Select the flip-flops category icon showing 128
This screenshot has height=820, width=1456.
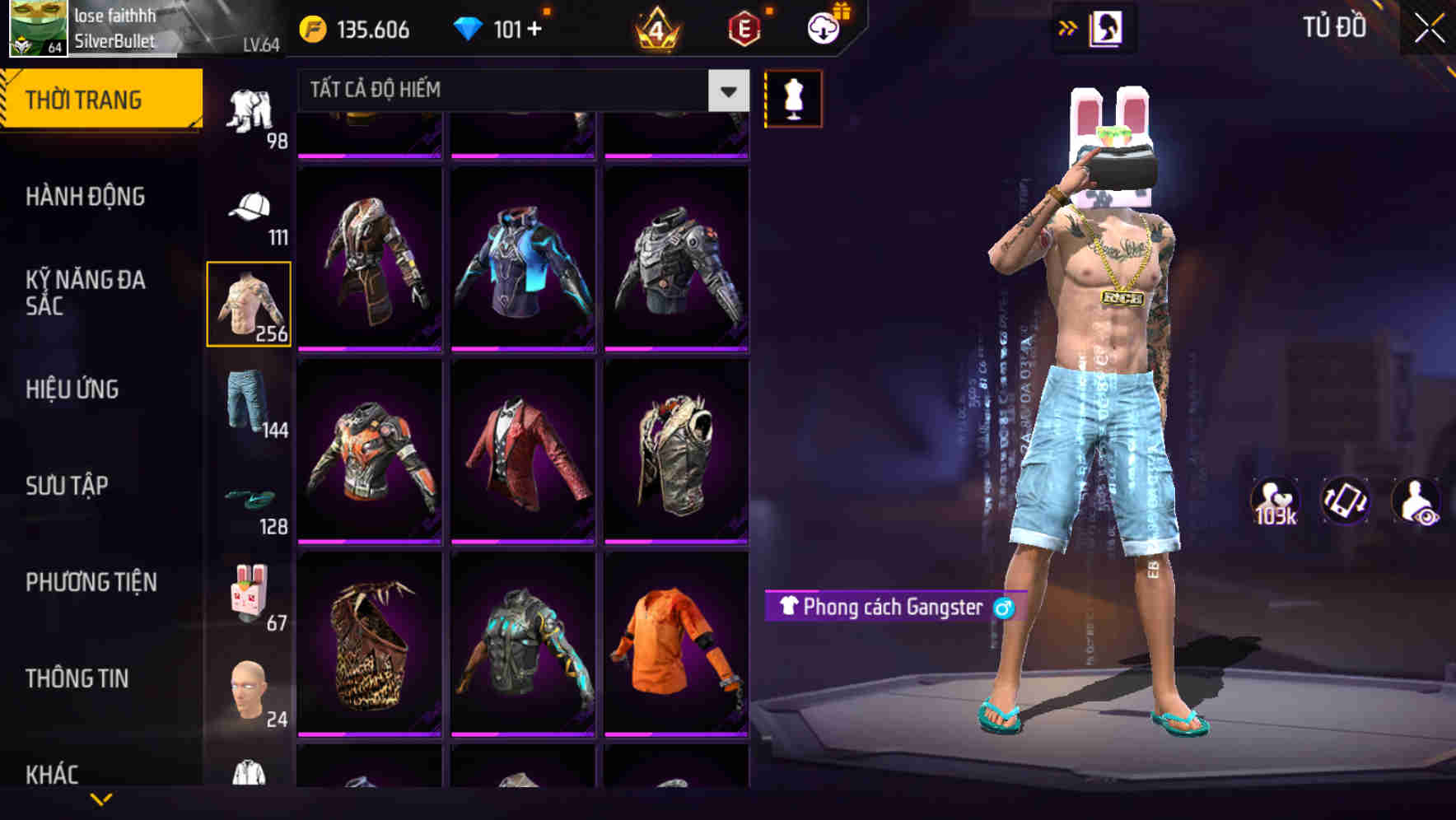(x=251, y=498)
